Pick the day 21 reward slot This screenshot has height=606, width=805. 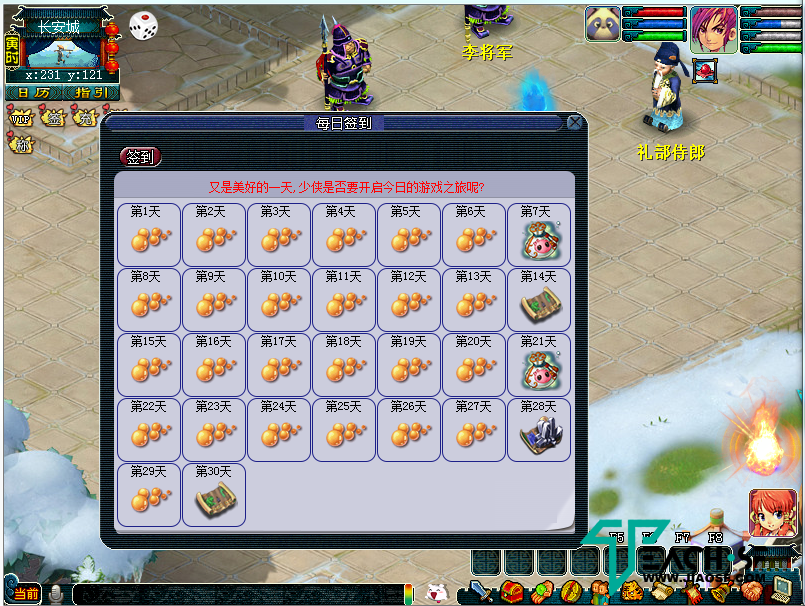click(x=539, y=365)
